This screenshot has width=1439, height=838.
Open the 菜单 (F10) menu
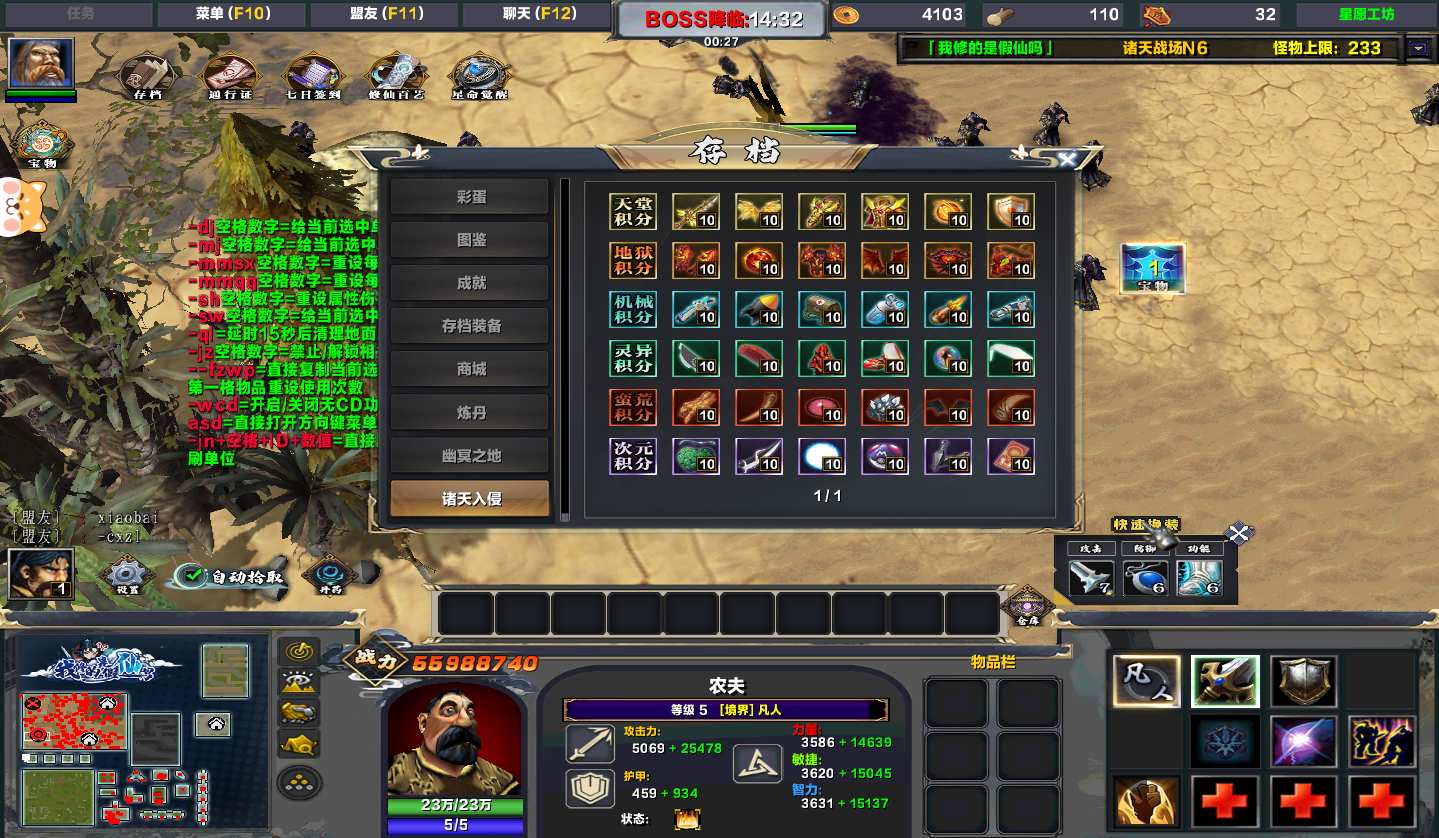pos(233,14)
